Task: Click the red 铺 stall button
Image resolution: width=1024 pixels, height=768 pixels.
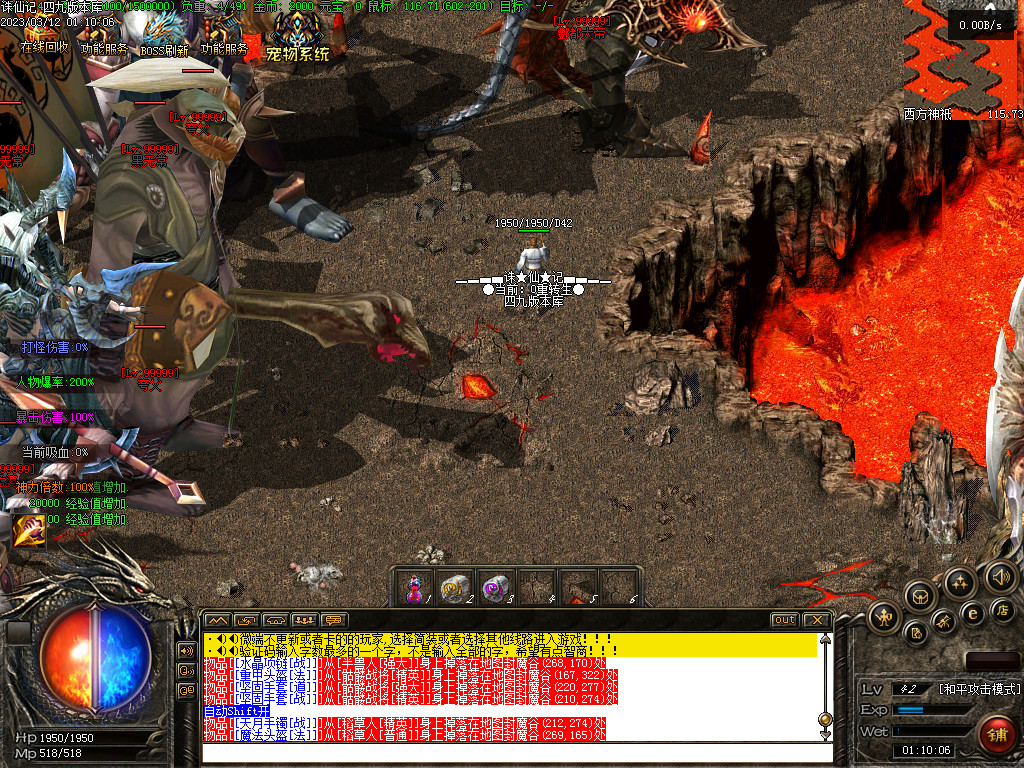Action: pyautogui.click(x=996, y=734)
